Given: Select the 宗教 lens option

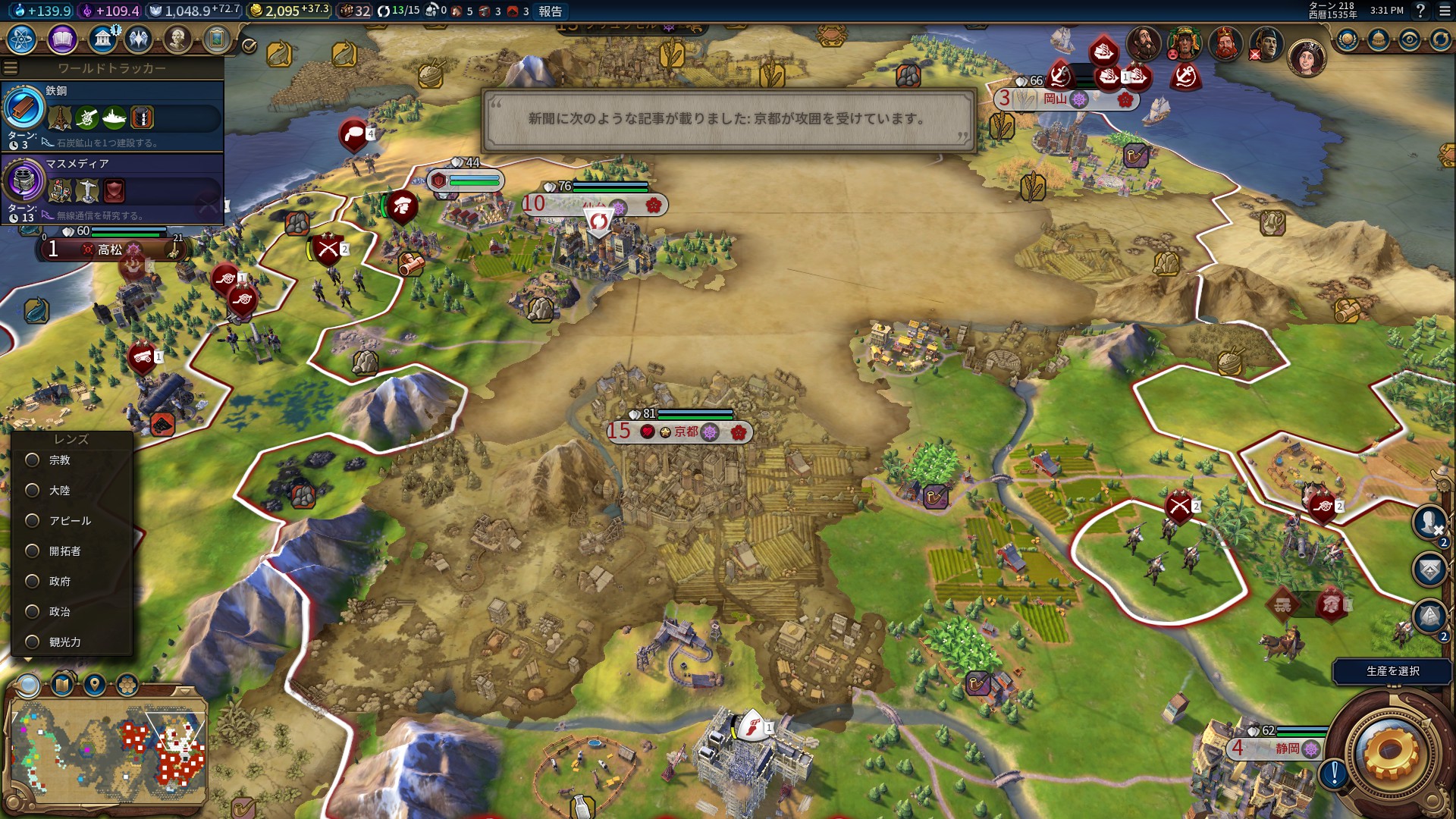Looking at the screenshot, I should point(33,460).
